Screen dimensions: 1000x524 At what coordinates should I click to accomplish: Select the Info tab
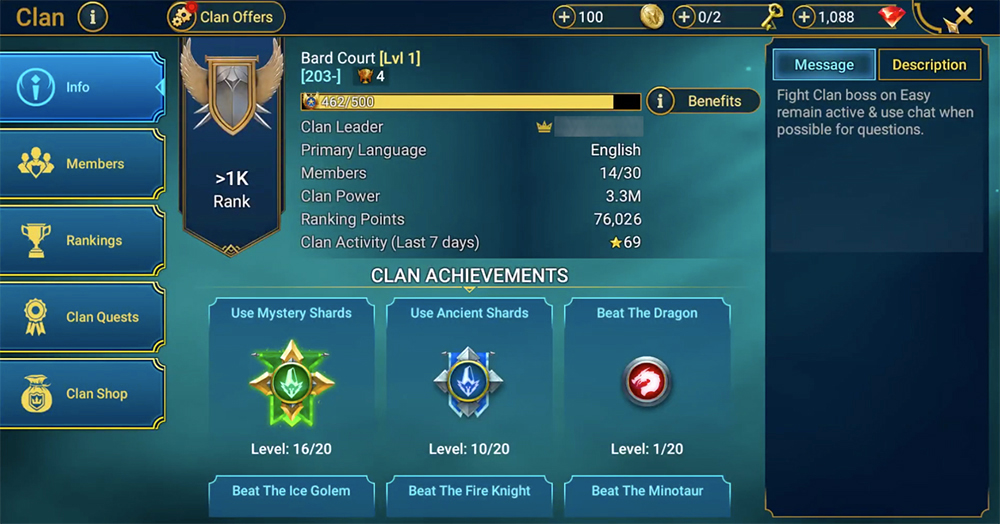tap(82, 88)
